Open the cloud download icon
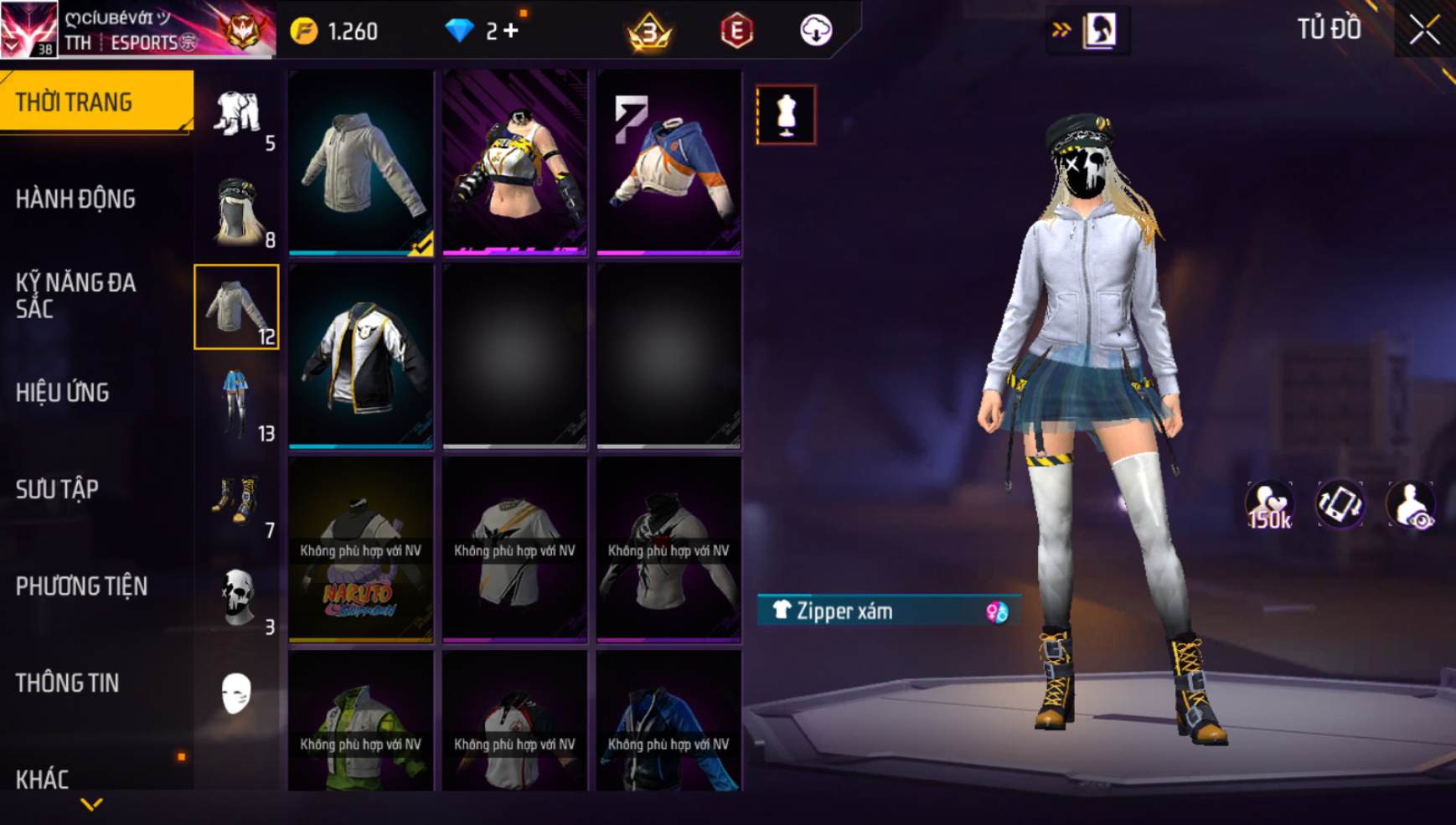1456x825 pixels. click(x=815, y=31)
